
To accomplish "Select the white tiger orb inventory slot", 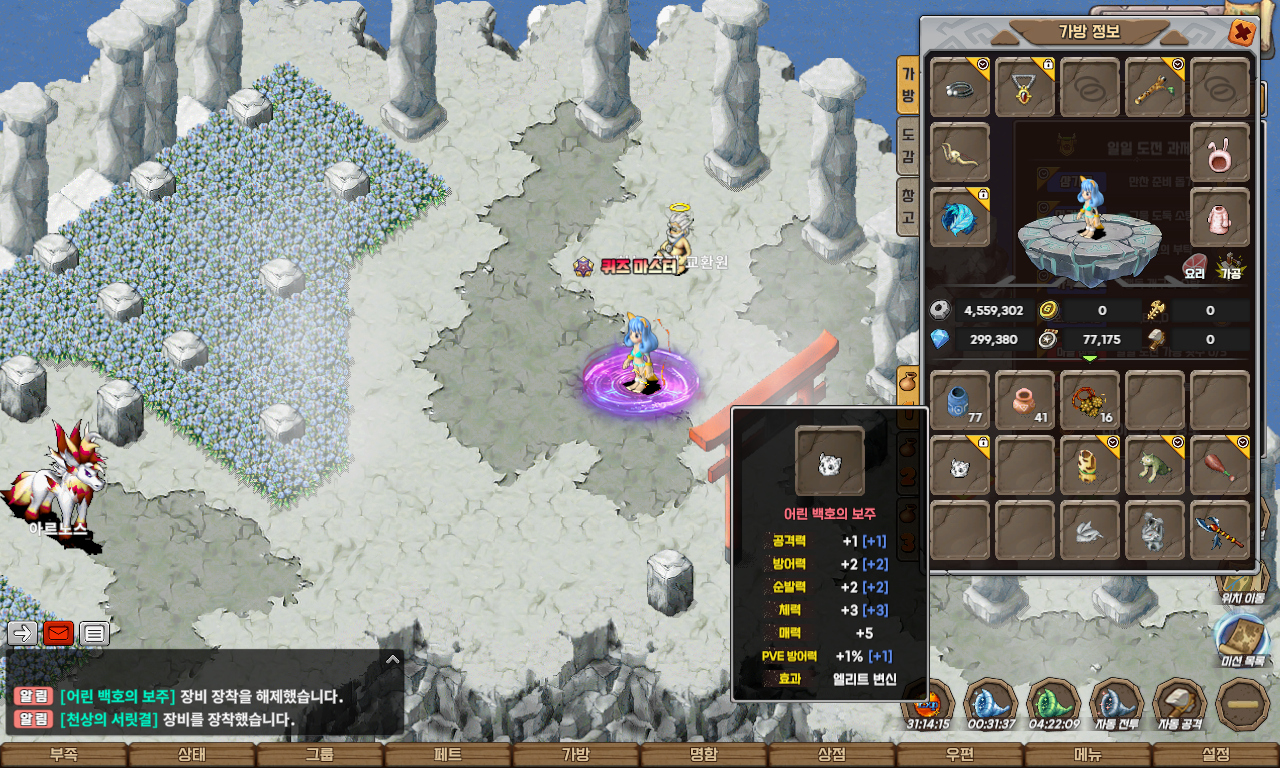I will (x=960, y=465).
